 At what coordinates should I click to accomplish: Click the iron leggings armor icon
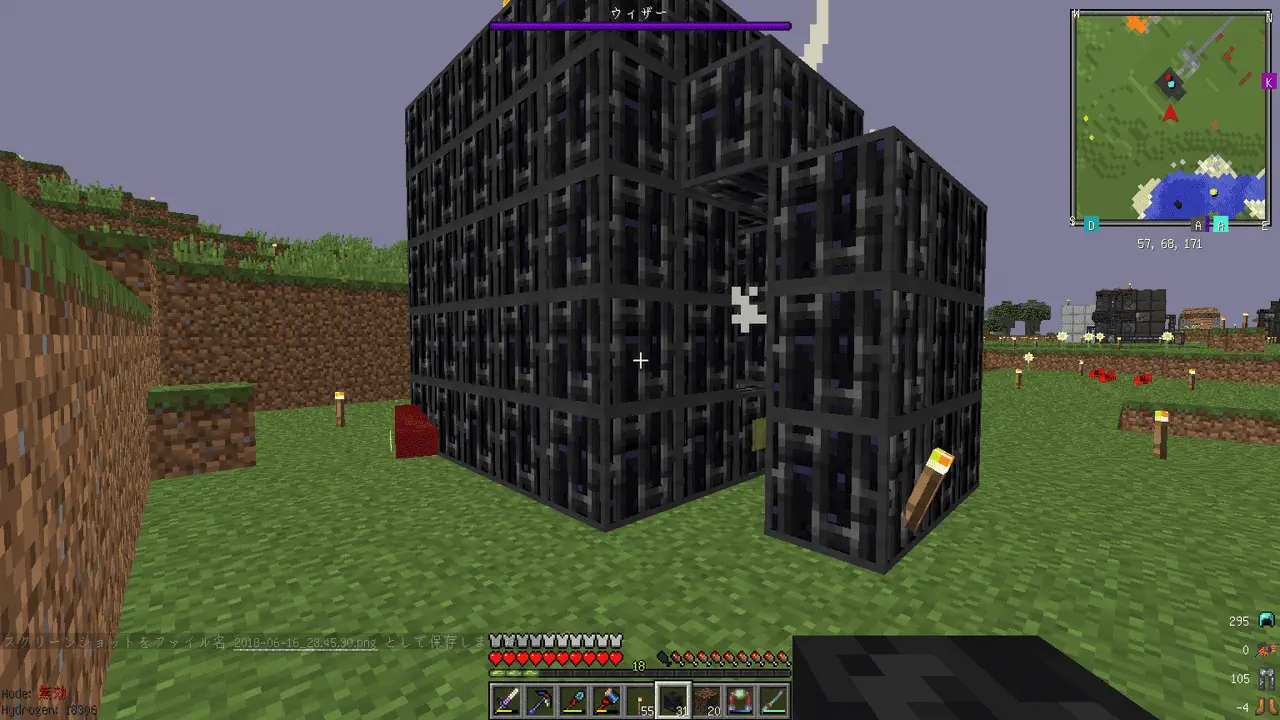point(1267,679)
